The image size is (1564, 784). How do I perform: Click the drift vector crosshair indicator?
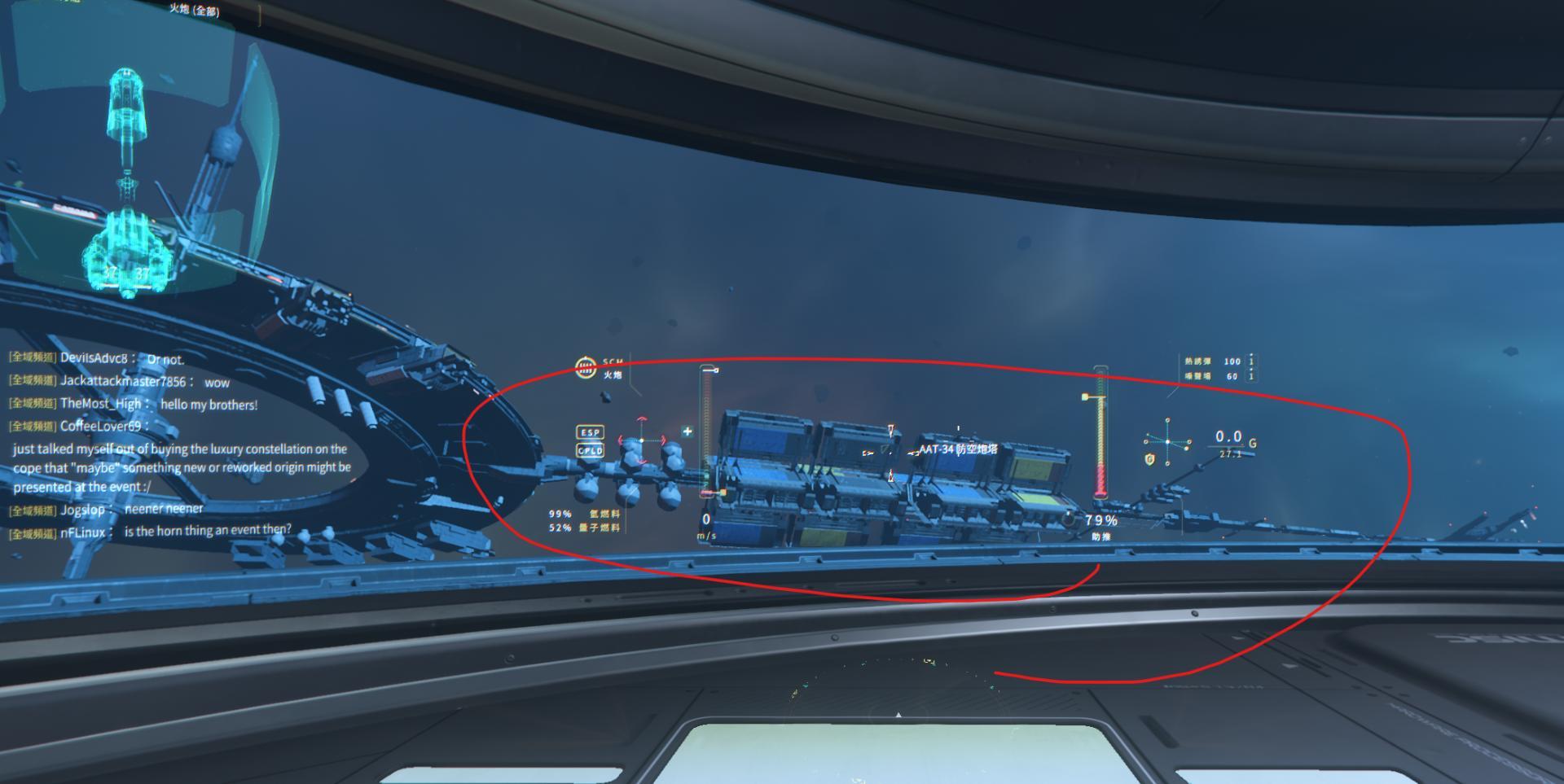(x=1167, y=441)
